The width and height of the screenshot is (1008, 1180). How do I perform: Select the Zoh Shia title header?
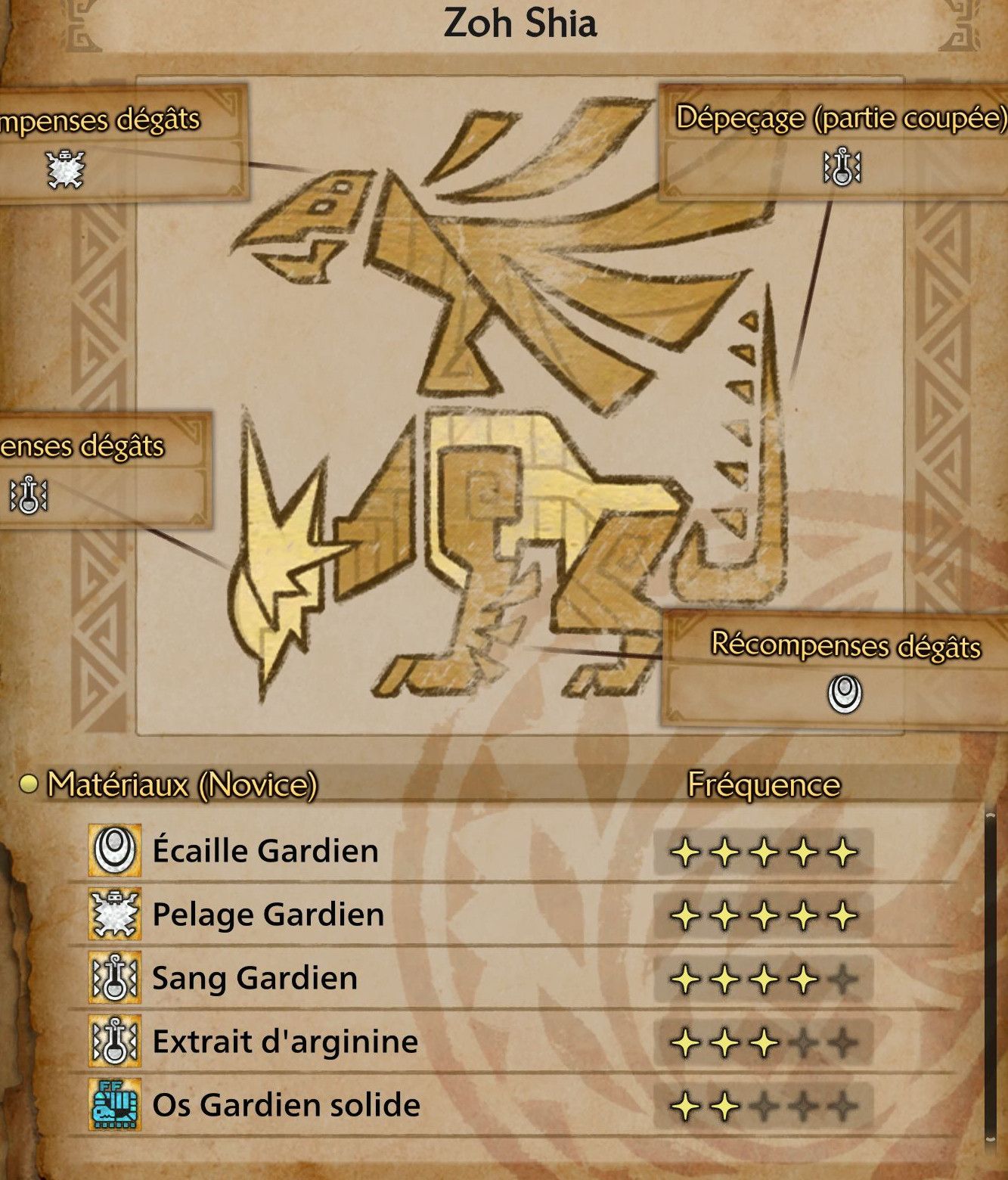(x=522, y=23)
